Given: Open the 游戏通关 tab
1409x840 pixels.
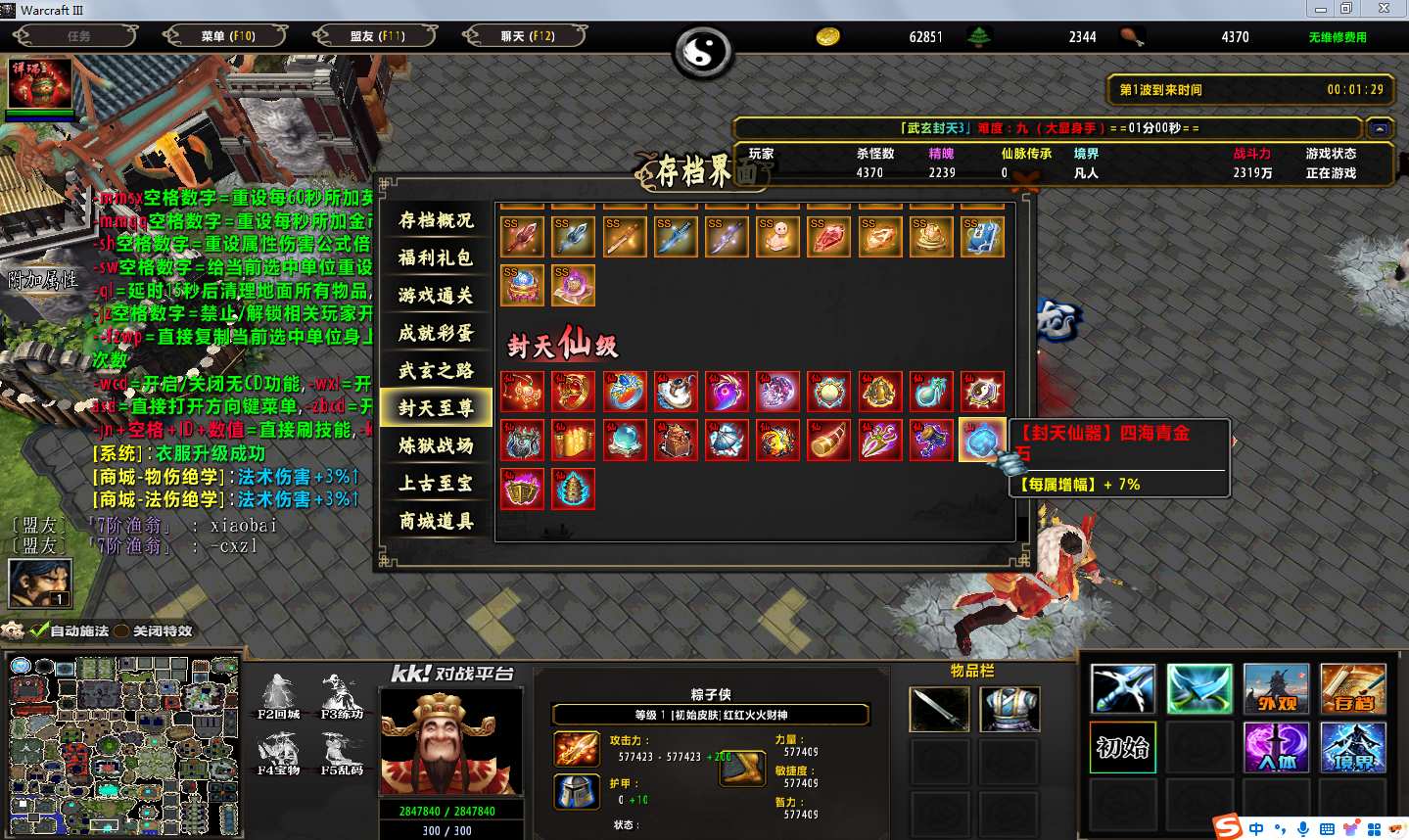Looking at the screenshot, I should tap(436, 295).
